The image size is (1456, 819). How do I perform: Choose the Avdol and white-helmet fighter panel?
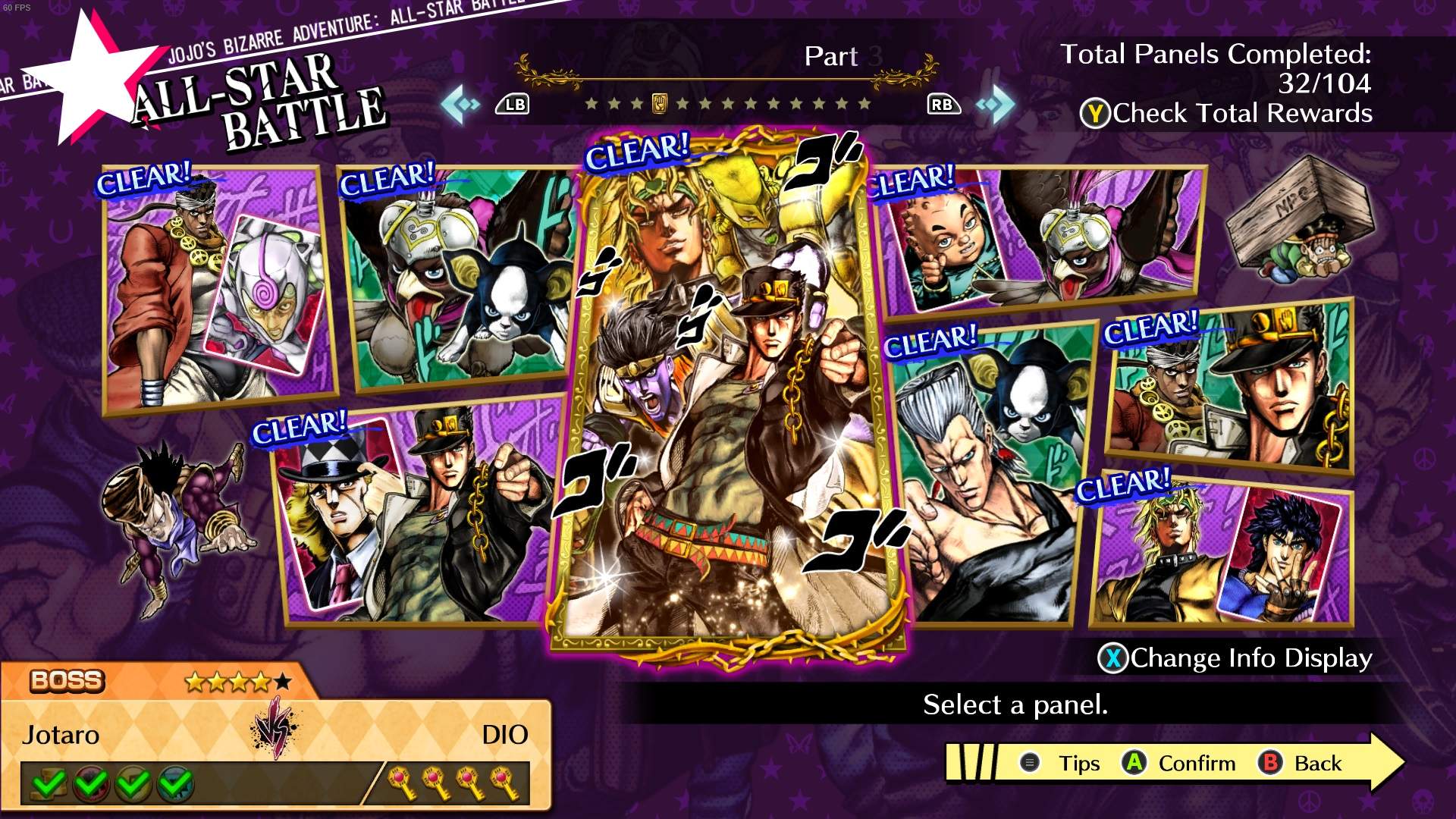click(x=218, y=288)
